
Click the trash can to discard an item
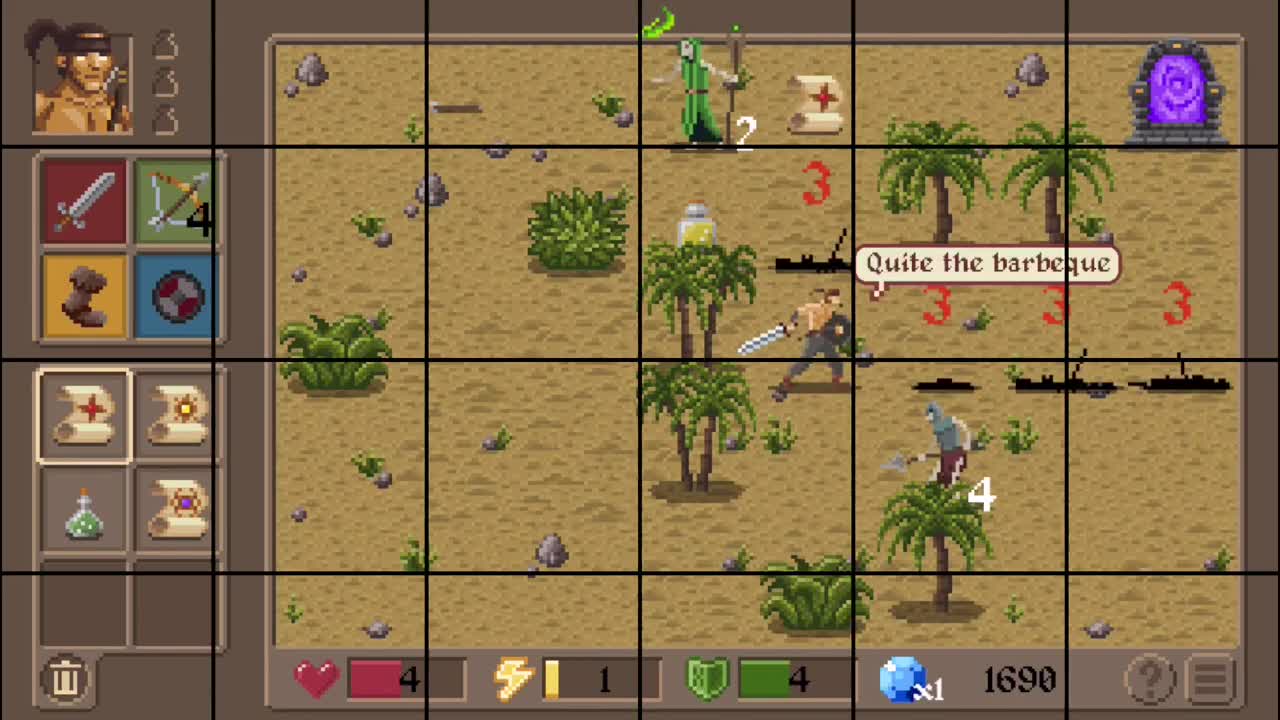[x=66, y=678]
